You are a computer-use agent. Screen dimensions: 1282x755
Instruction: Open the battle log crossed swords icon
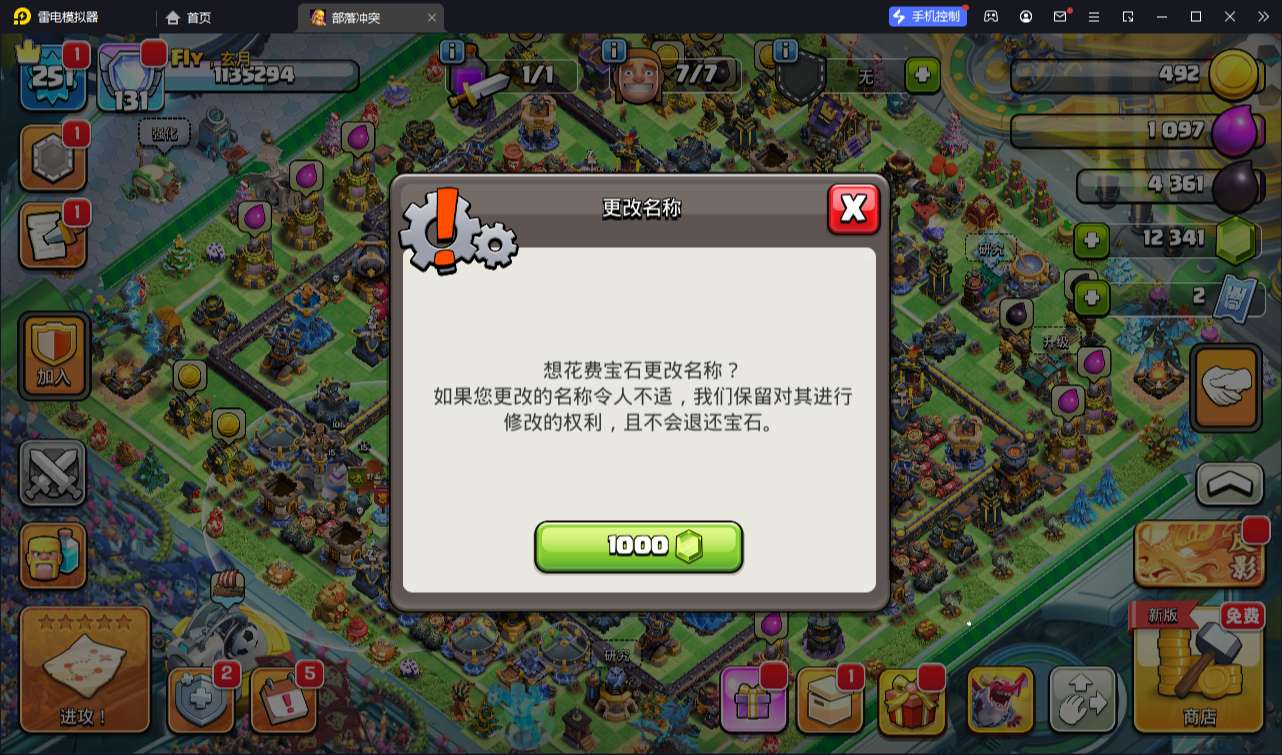53,472
